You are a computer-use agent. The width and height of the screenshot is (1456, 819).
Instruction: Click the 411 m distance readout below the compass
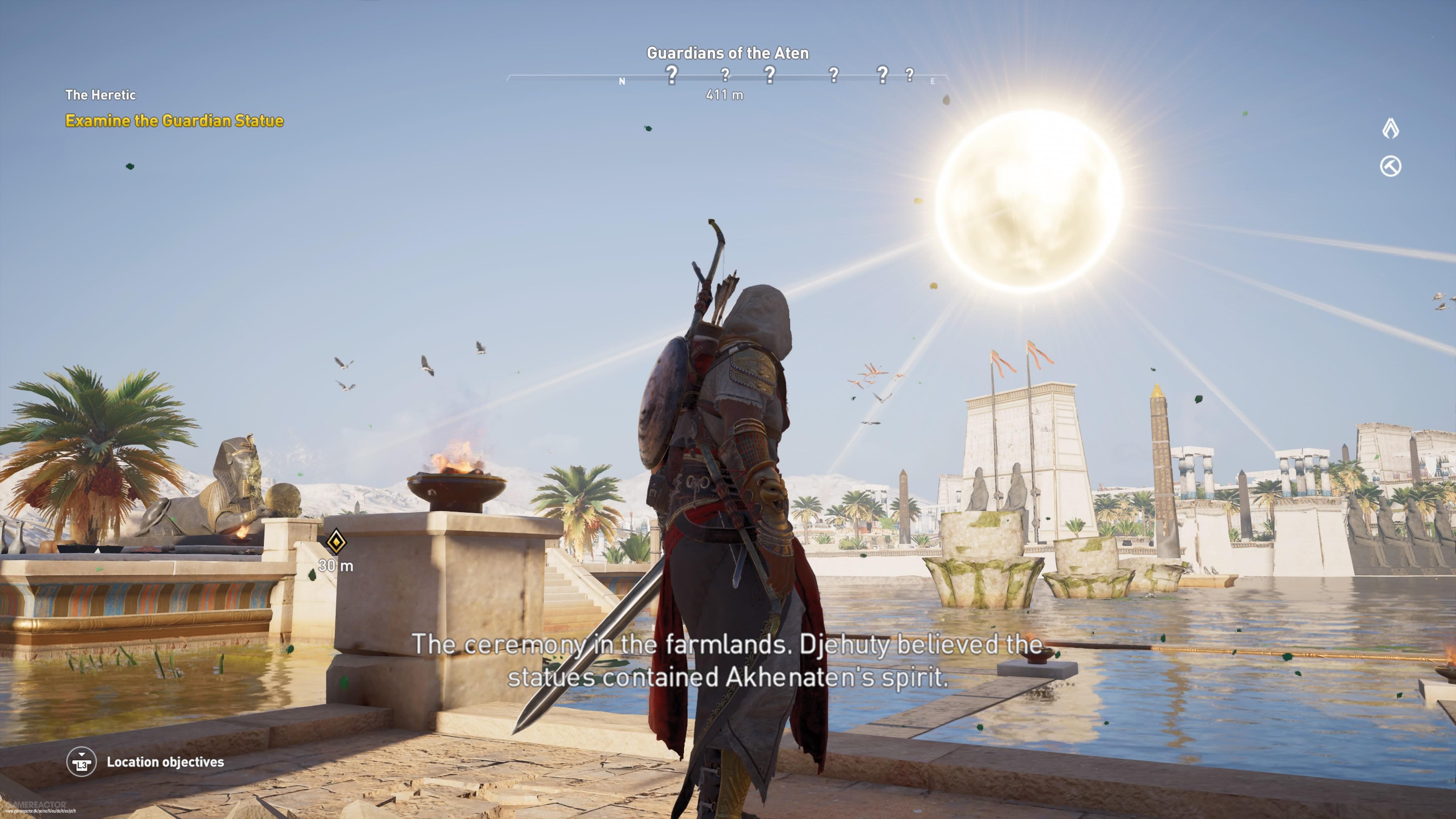725,96
